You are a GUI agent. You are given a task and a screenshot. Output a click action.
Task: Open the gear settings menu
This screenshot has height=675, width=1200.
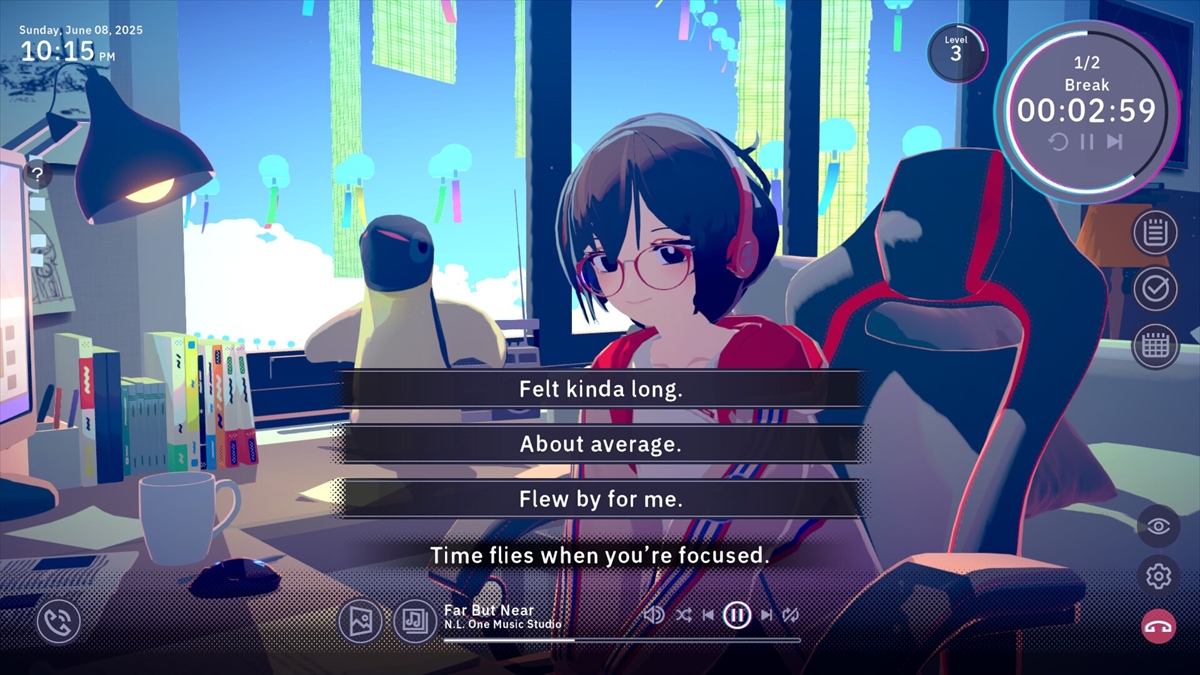point(1159,576)
